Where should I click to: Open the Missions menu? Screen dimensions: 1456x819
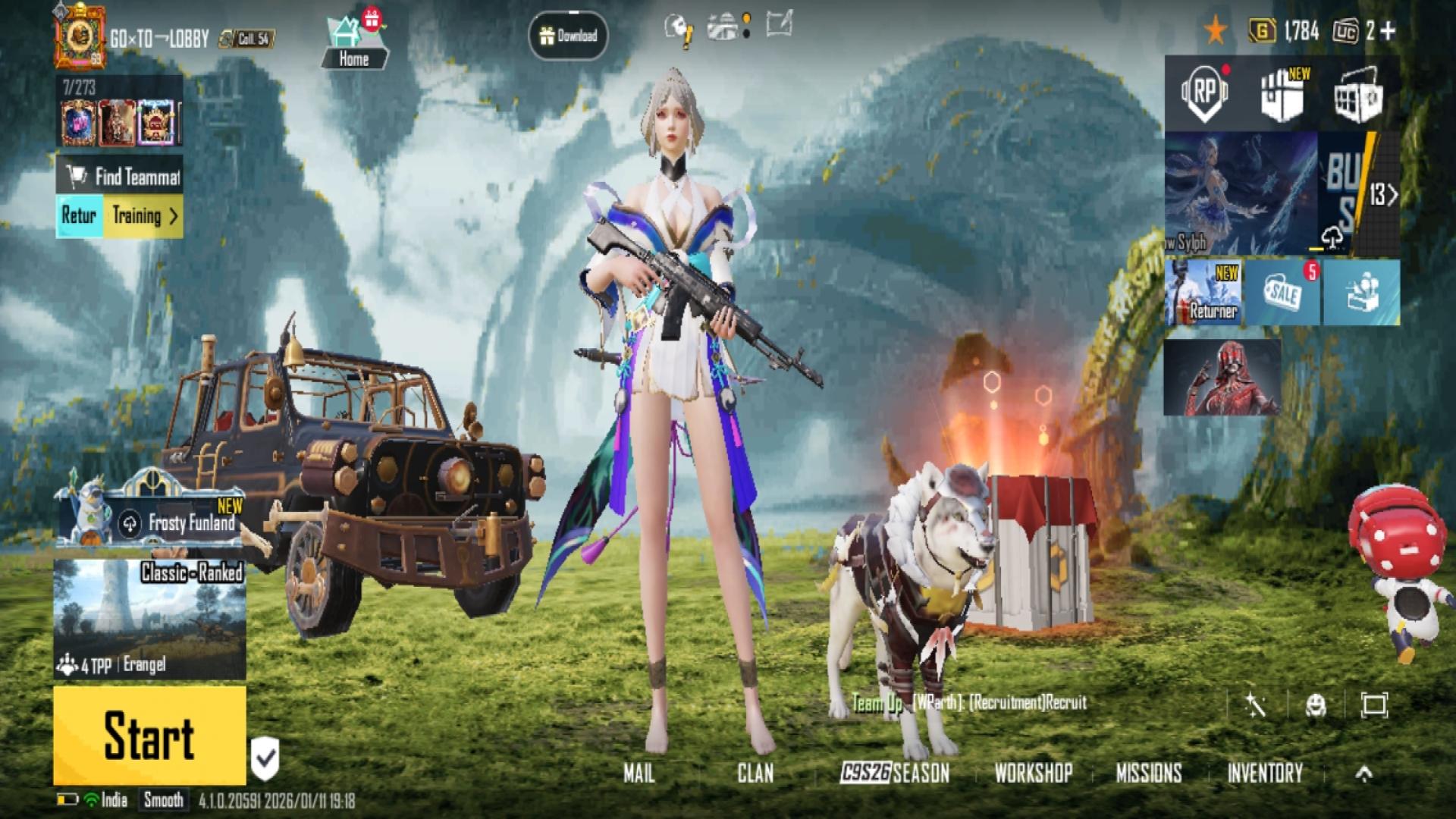click(1148, 773)
